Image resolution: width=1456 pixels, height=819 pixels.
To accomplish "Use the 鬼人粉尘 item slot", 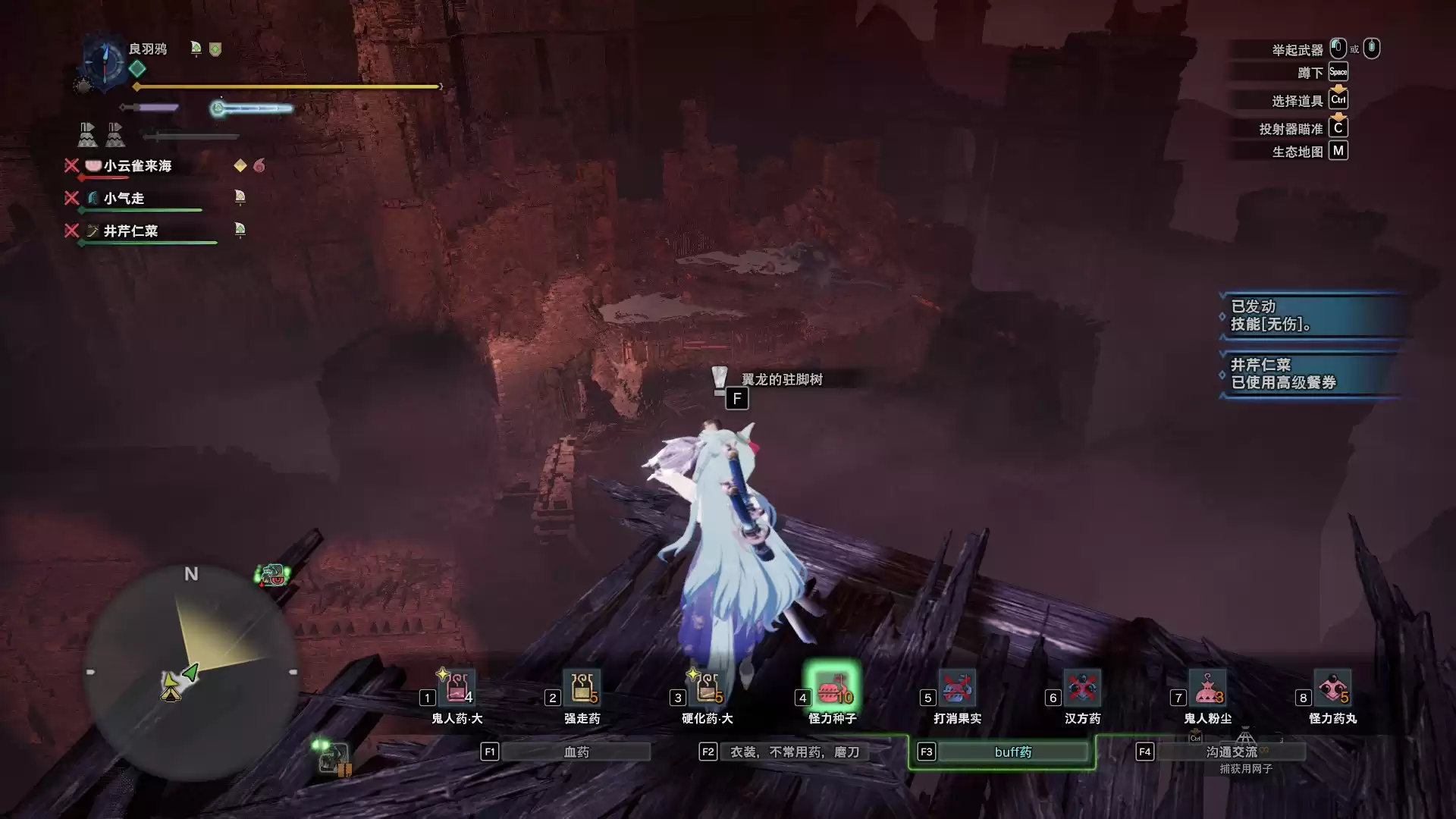I will tap(1207, 689).
